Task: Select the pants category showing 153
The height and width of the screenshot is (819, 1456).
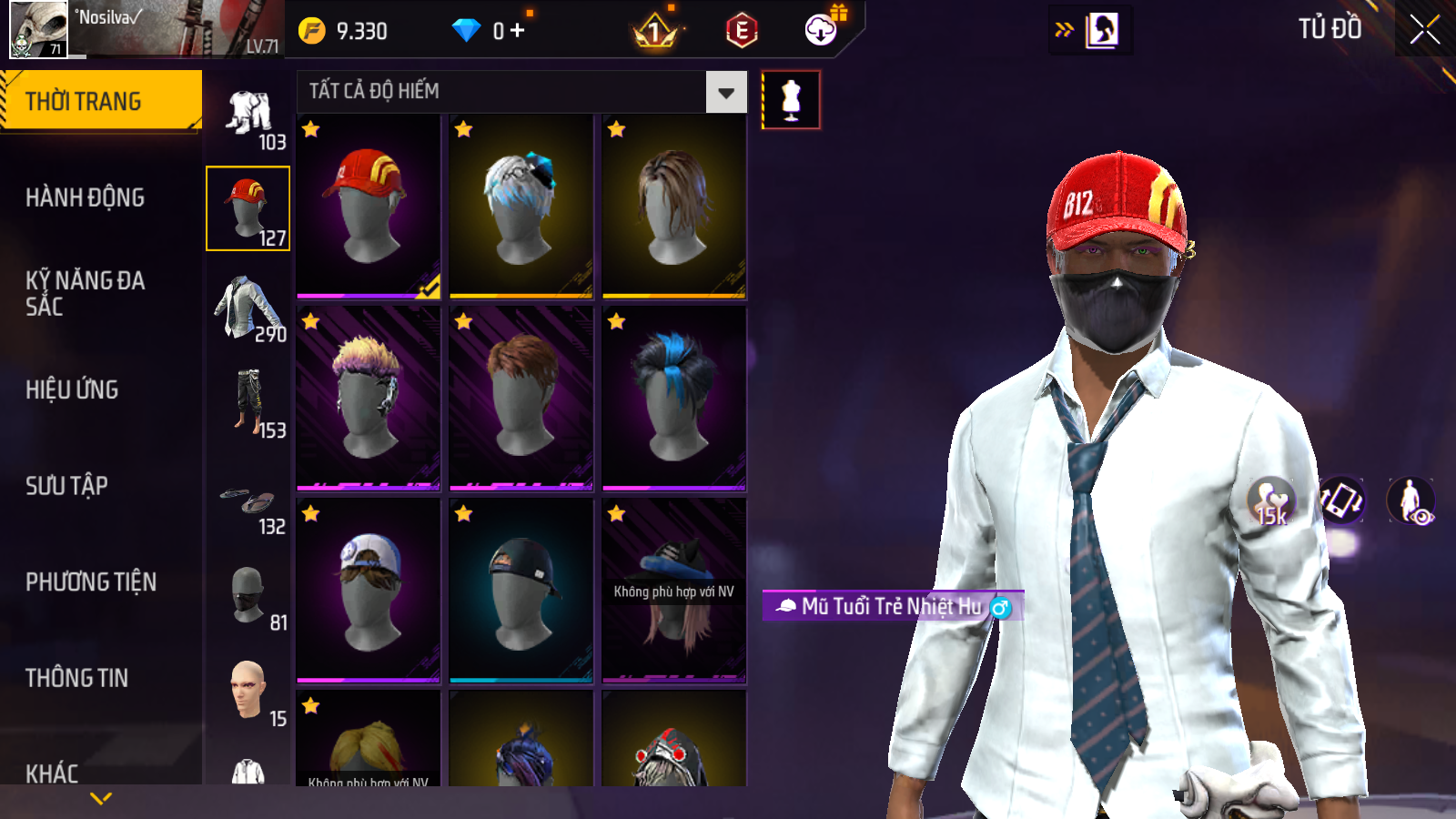Action: coord(248,403)
